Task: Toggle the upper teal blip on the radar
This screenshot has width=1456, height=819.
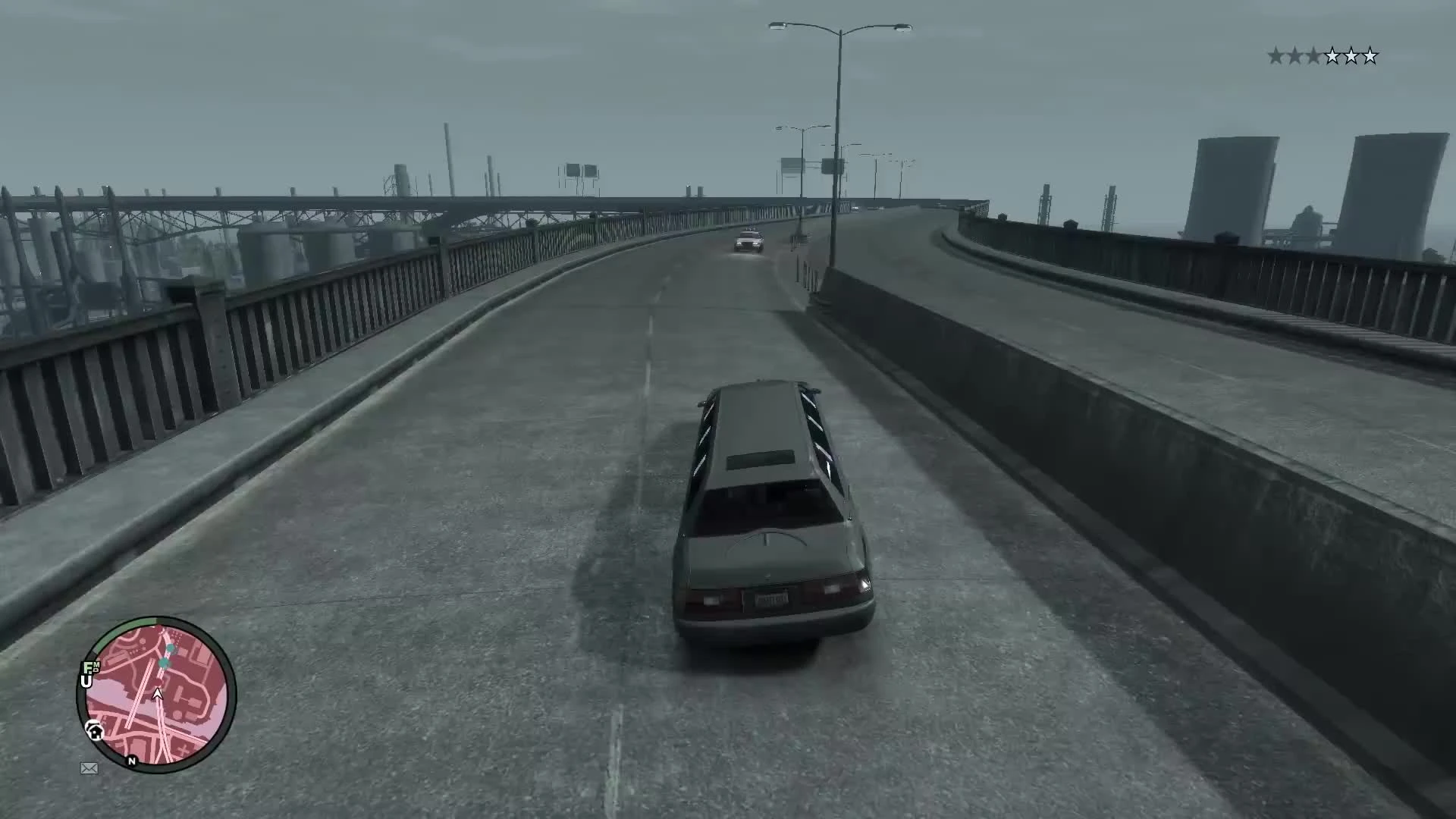Action: [171, 648]
